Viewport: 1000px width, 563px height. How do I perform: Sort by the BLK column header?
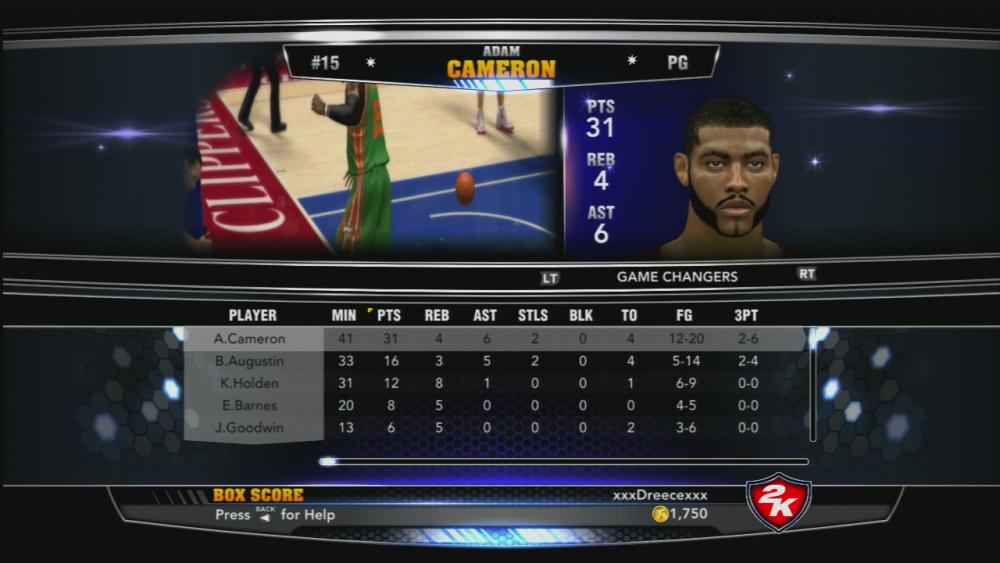[581, 315]
